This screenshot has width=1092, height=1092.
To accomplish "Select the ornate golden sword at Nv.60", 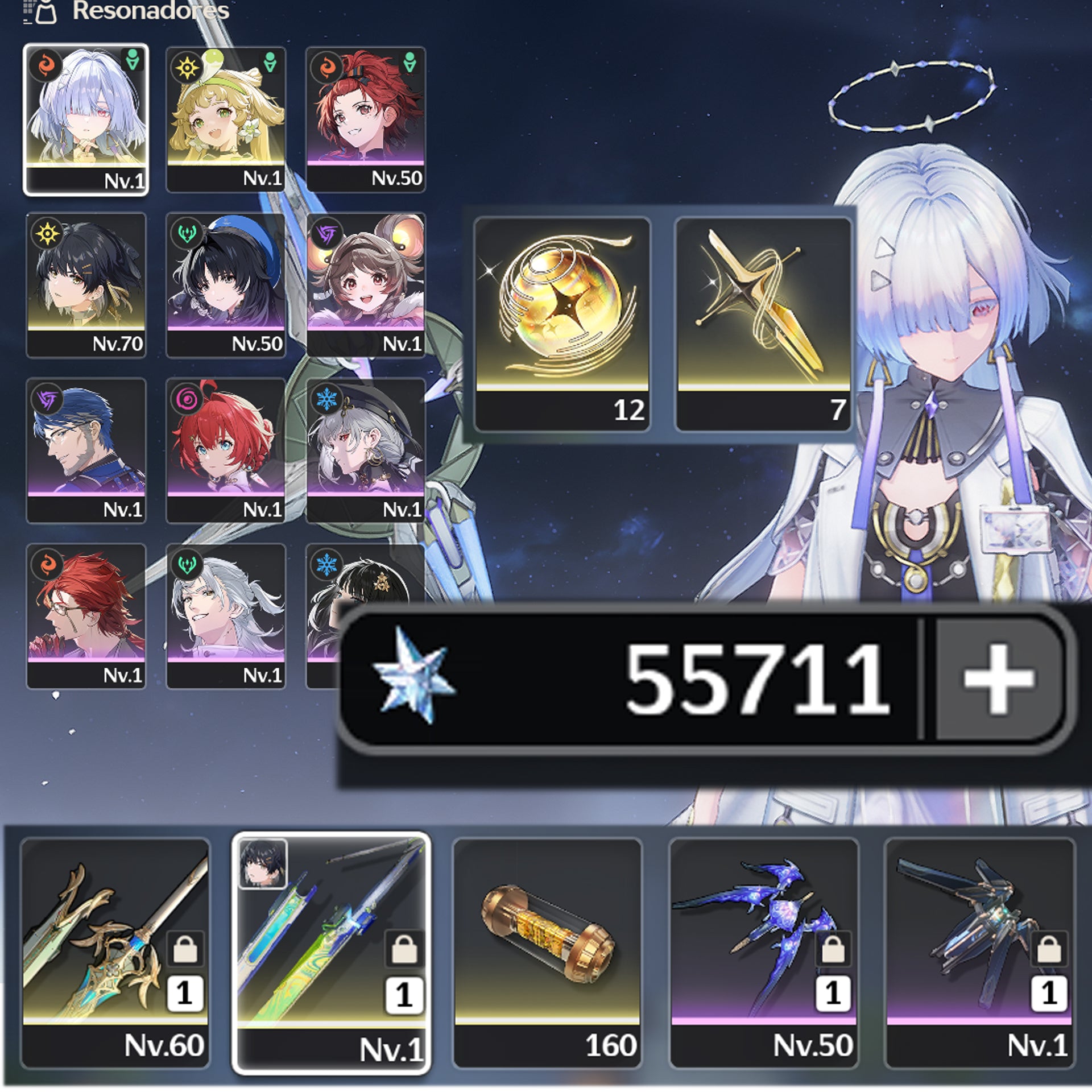I will point(115,953).
